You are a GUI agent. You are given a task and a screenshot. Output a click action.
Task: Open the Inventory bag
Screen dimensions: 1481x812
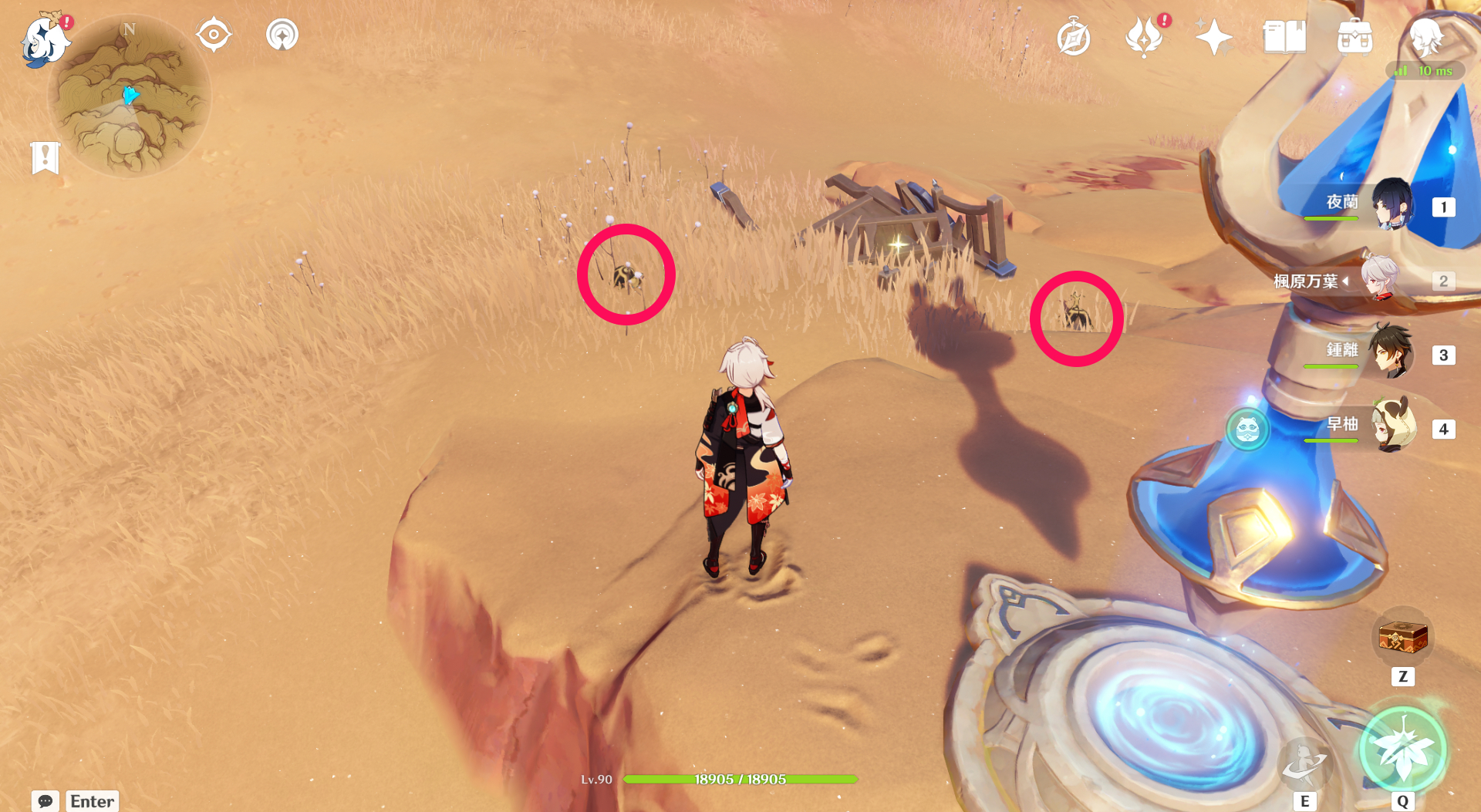(1356, 35)
